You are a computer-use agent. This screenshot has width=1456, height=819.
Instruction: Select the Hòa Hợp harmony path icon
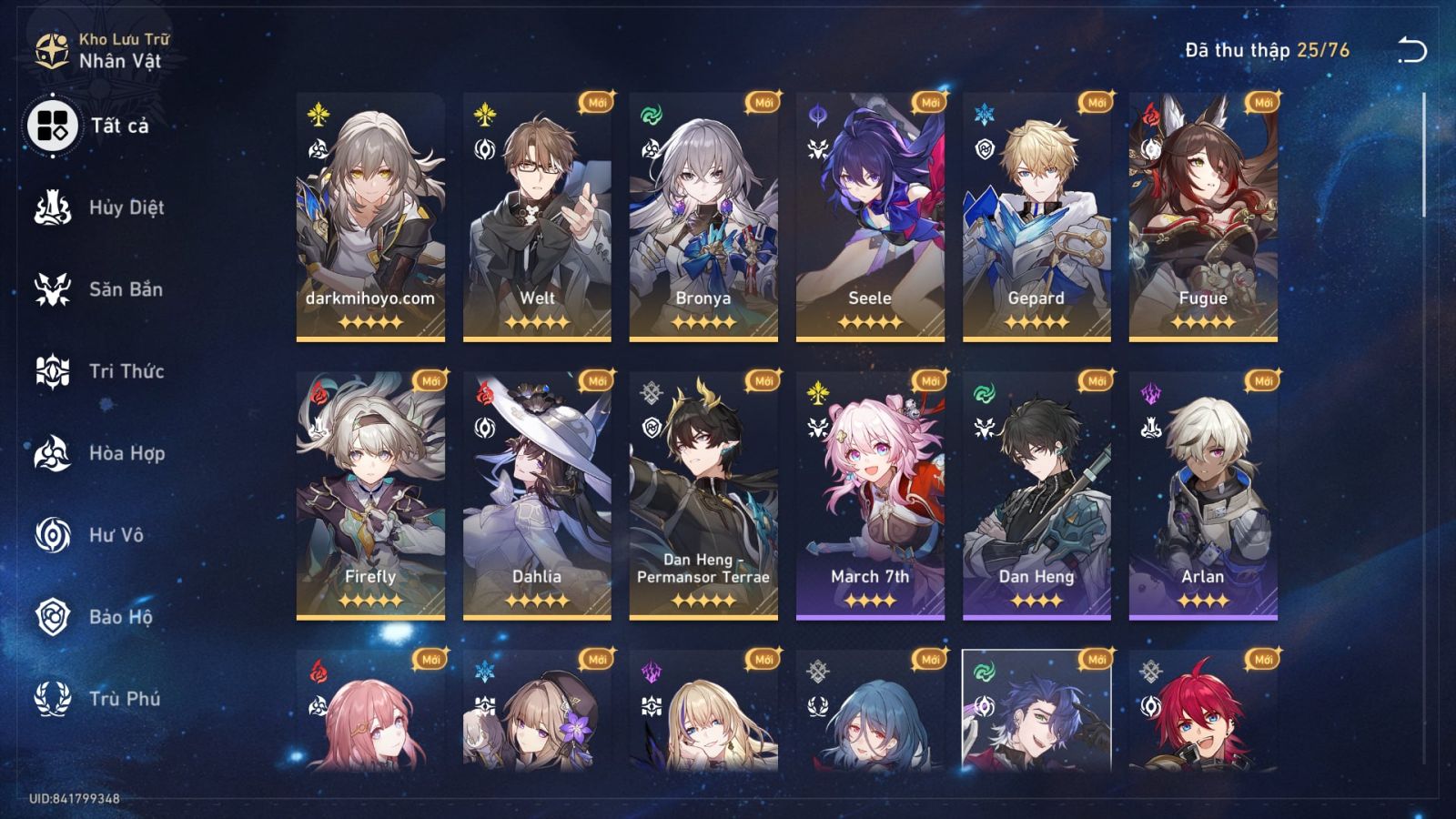click(52, 453)
